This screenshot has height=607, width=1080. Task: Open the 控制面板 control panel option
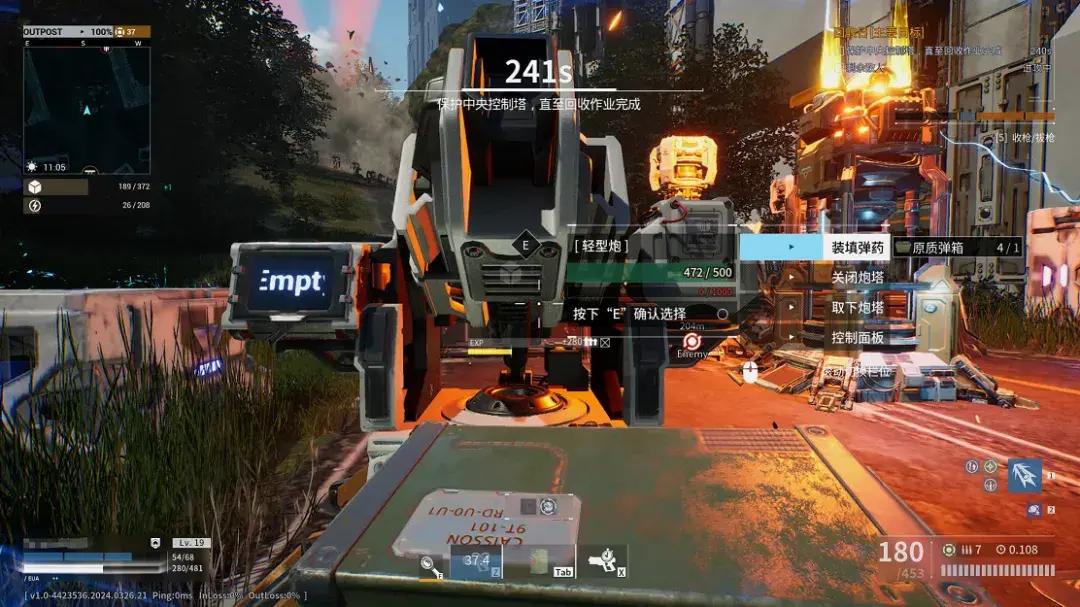click(x=857, y=338)
